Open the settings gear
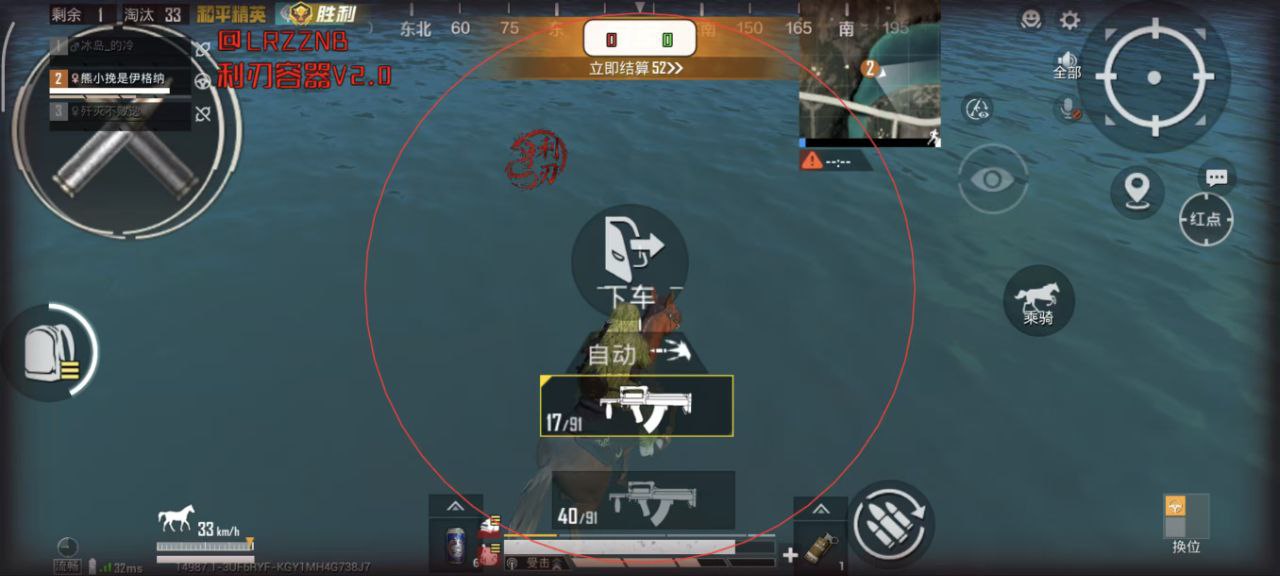The image size is (1280, 576). (1070, 20)
